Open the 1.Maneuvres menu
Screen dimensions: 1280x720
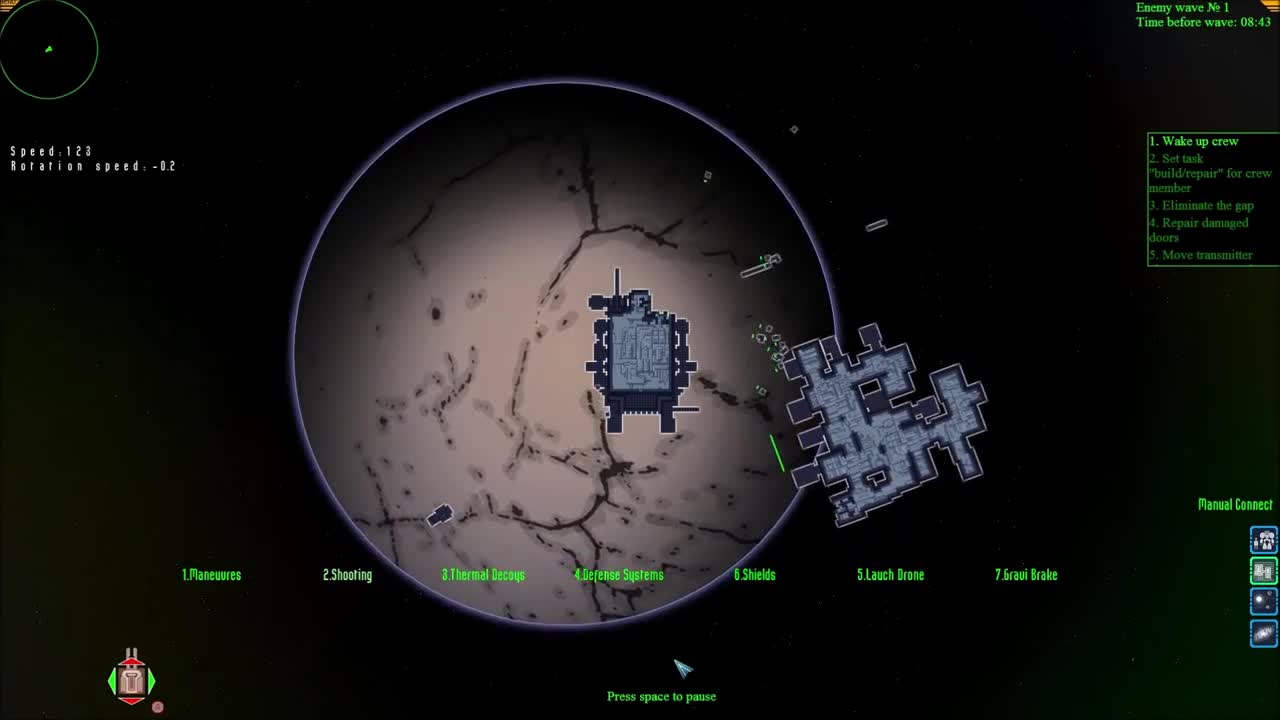coord(211,575)
